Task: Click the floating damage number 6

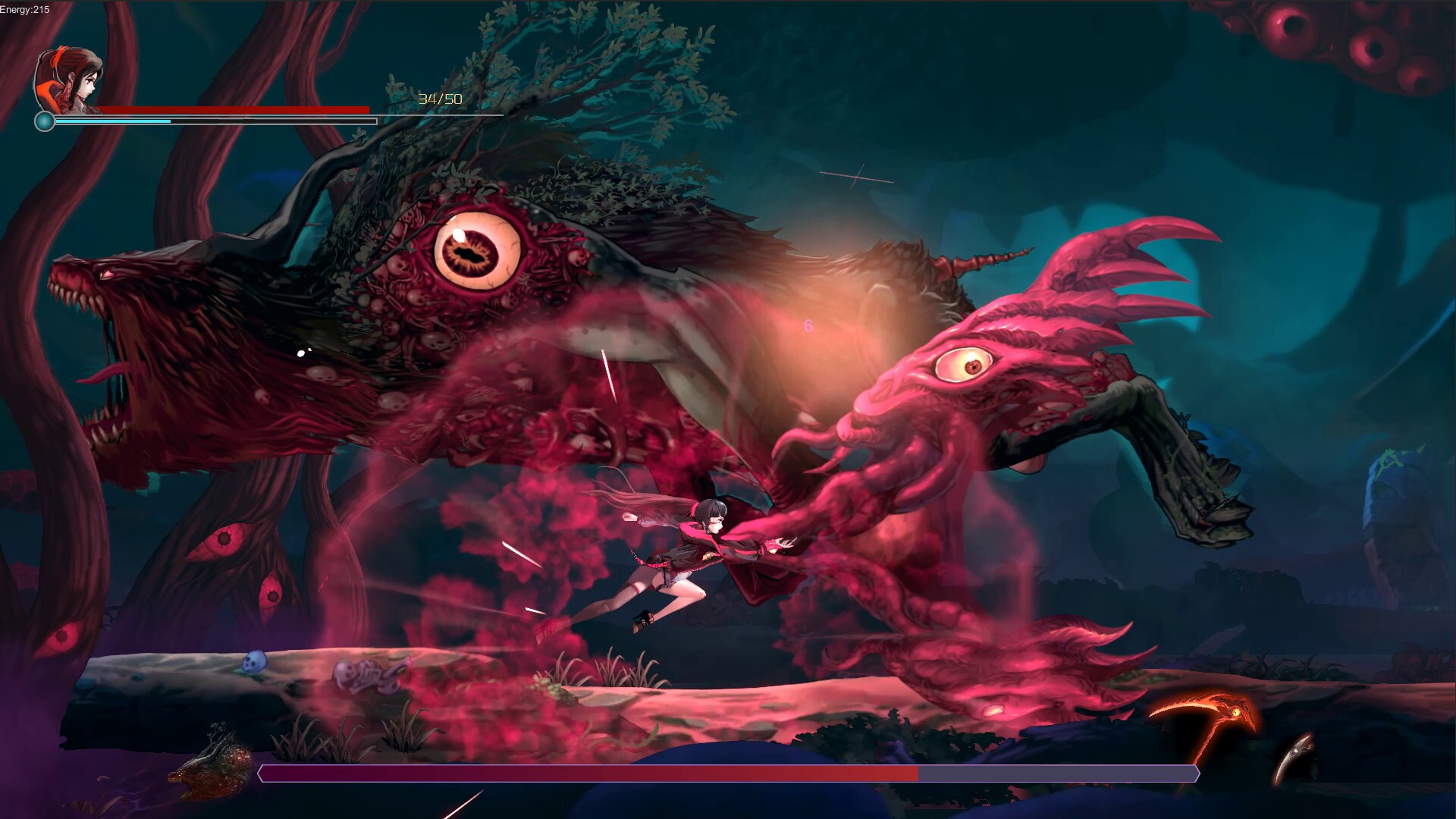Action: pyautogui.click(x=807, y=326)
